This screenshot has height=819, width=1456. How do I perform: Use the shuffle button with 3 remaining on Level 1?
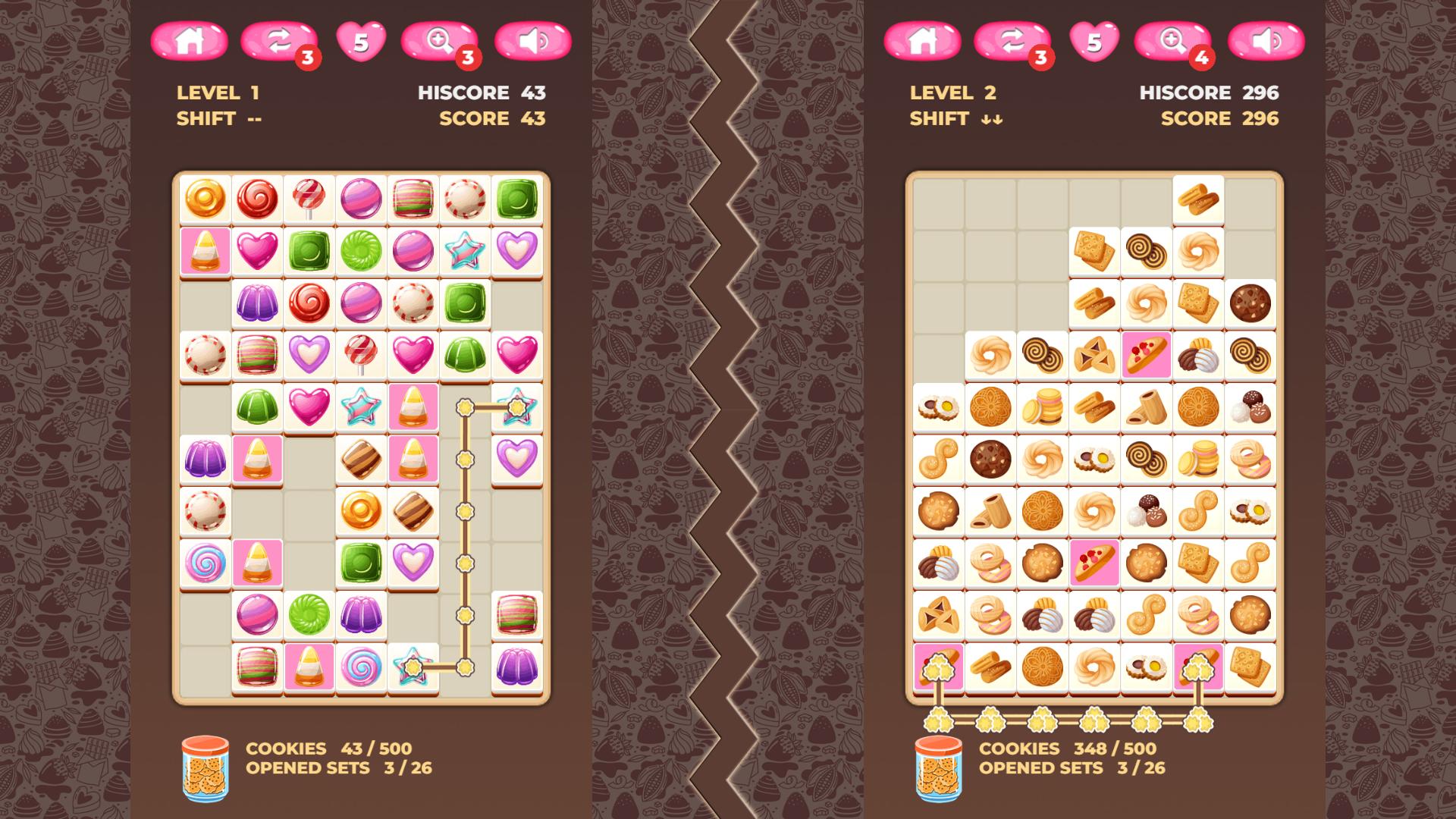coord(278,42)
